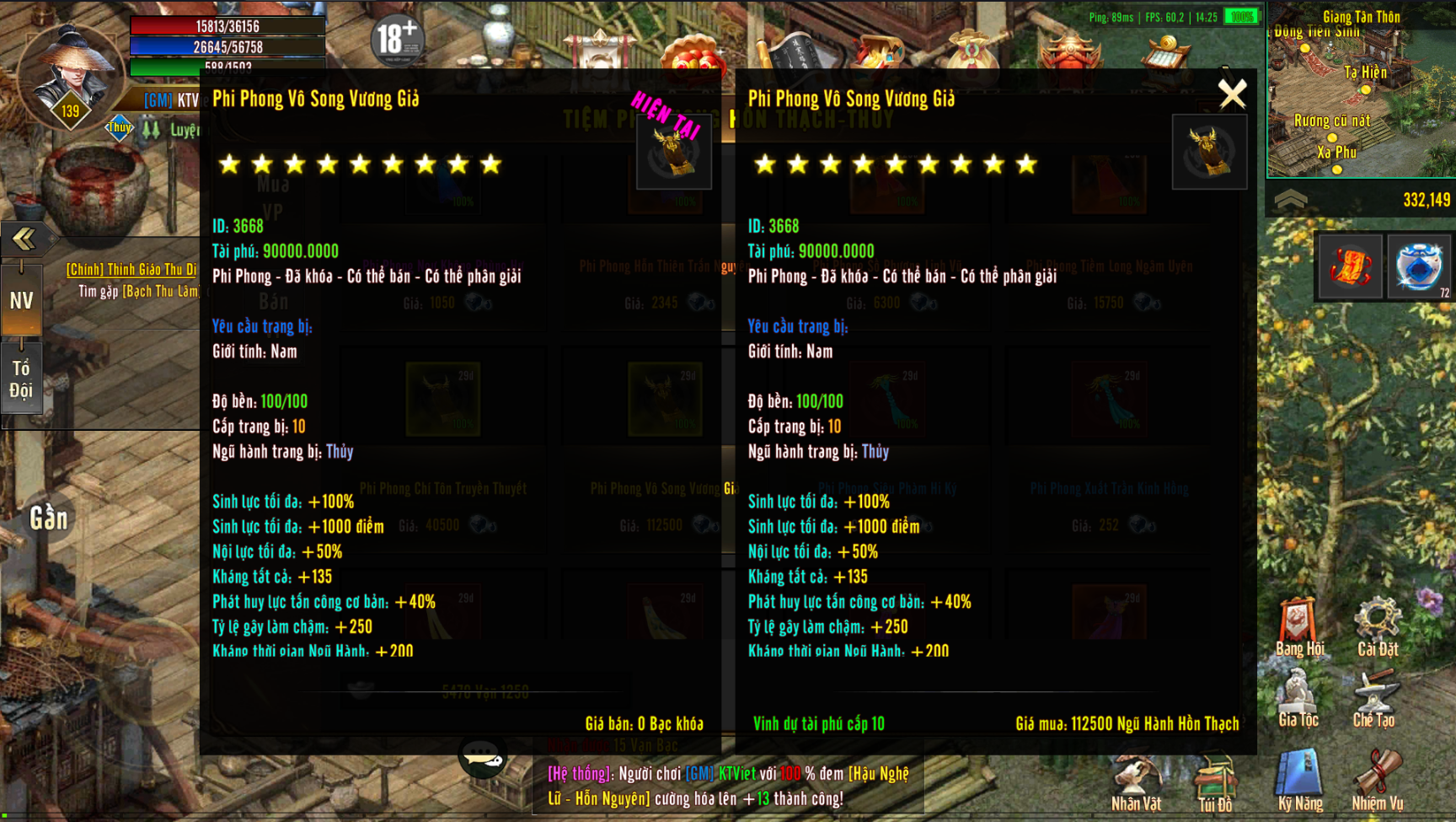The image size is (1456, 822).
Task: Open the Giang Tân Thôn minimap
Action: (1361, 93)
